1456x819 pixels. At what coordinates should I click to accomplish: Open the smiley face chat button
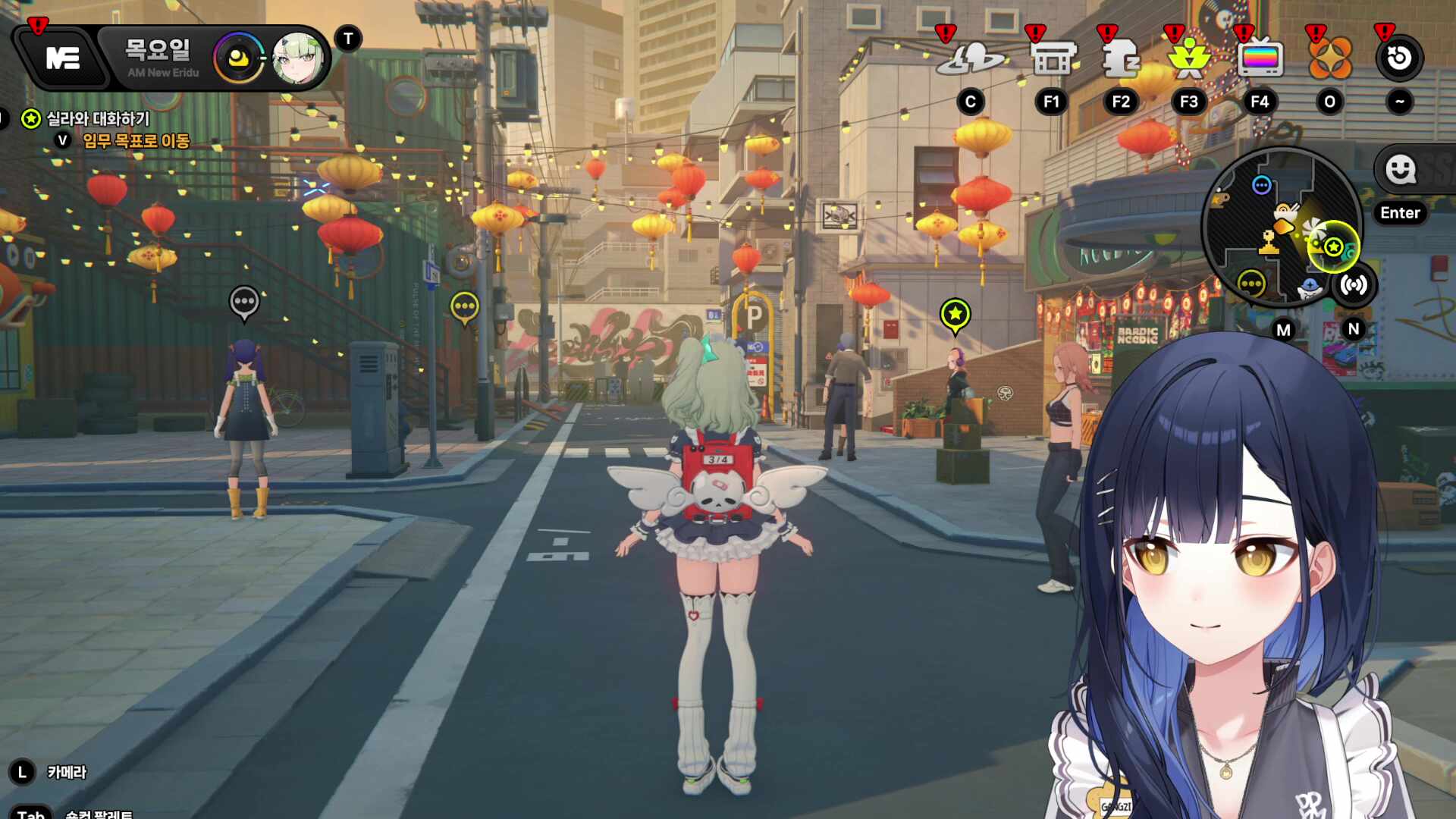click(1401, 170)
